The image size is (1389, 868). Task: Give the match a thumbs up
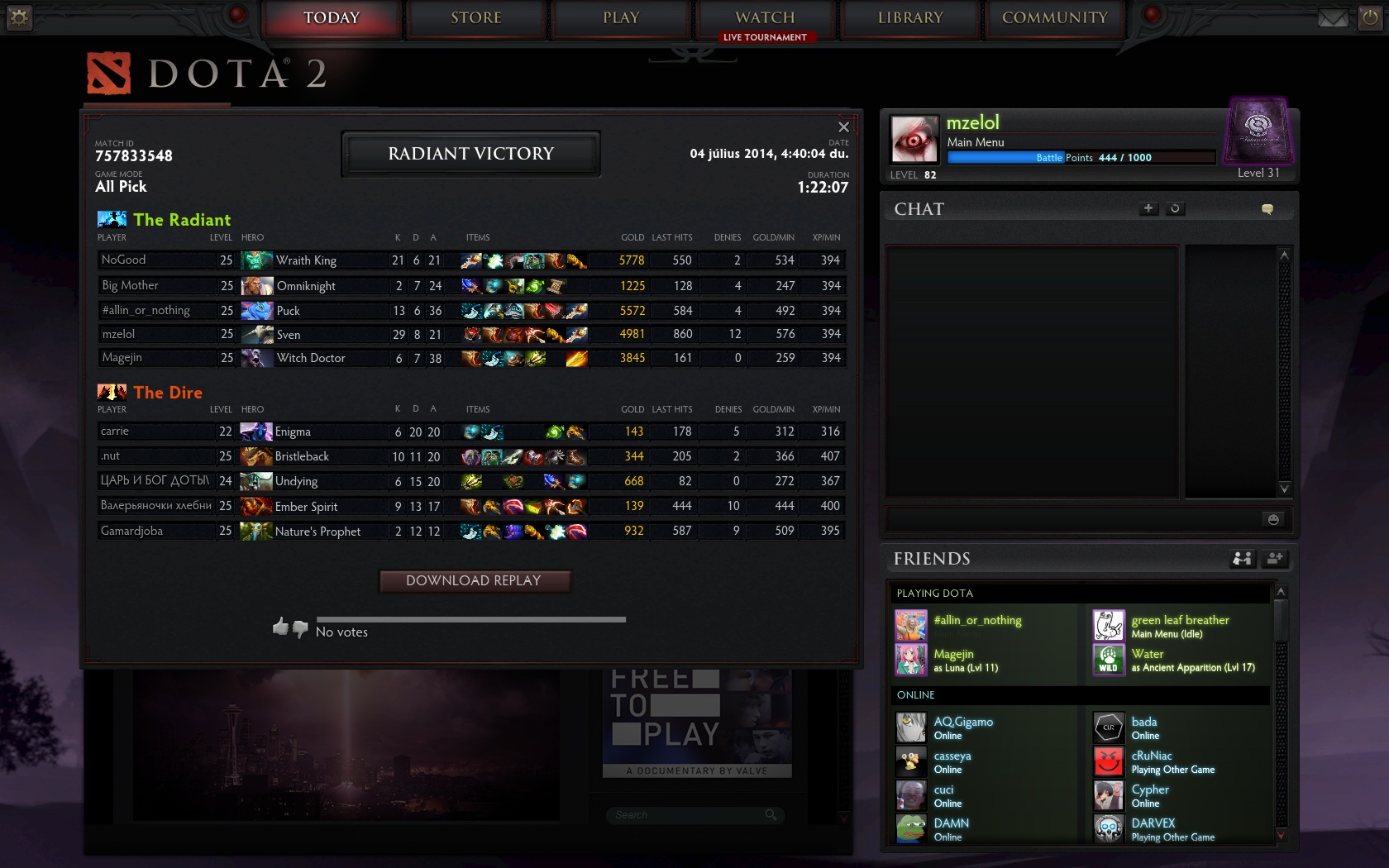(280, 627)
